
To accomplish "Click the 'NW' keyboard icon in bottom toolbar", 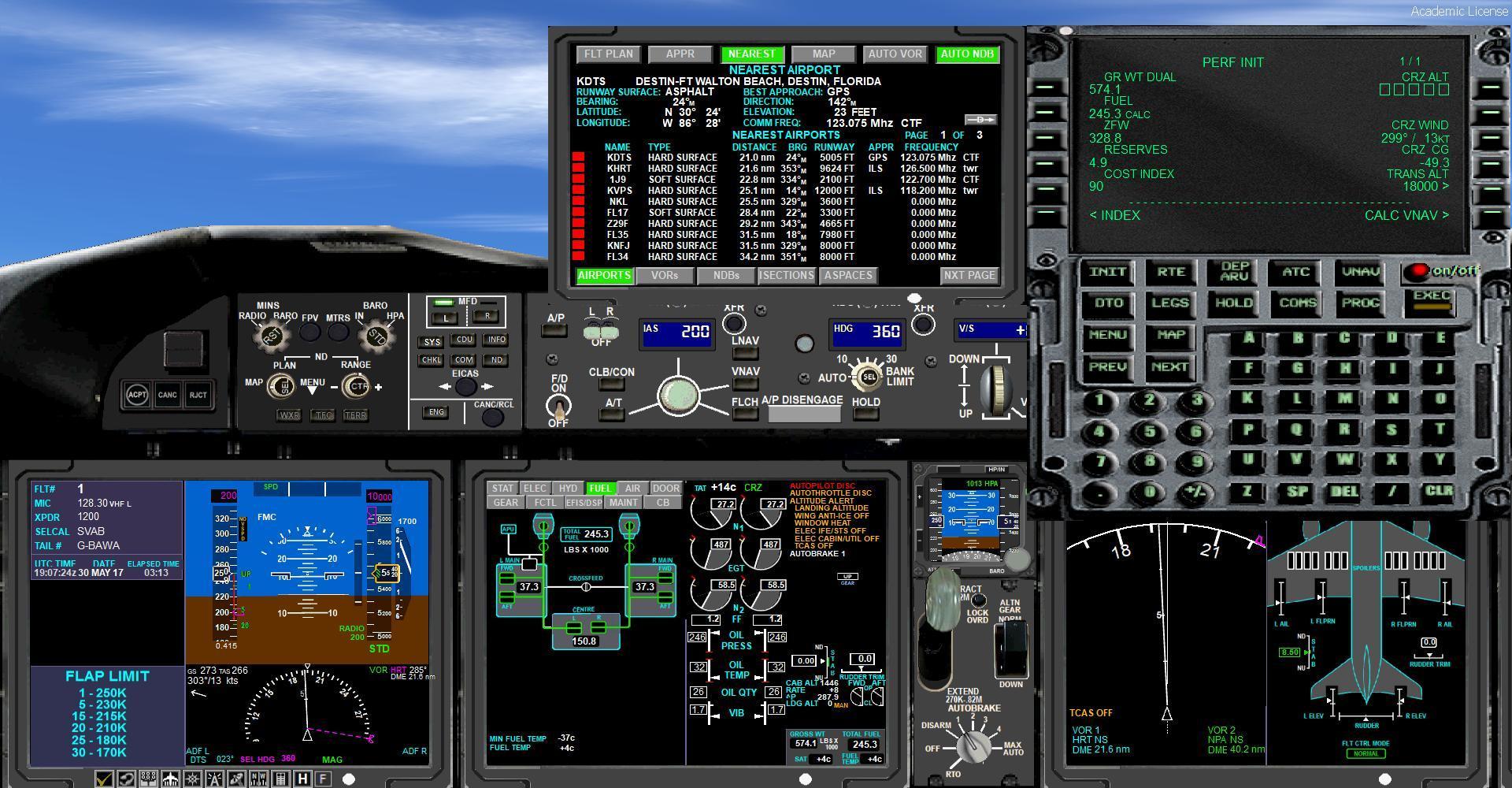I will (x=257, y=779).
